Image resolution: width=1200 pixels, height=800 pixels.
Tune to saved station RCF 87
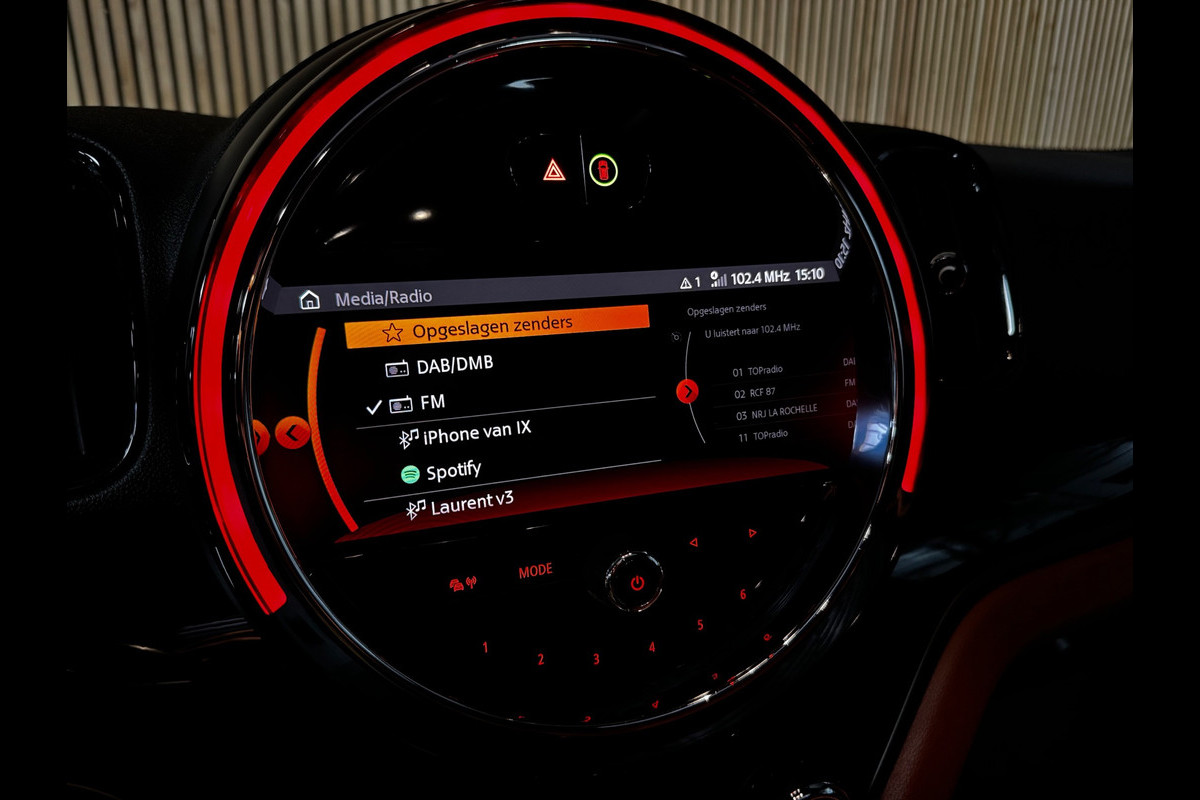762,392
